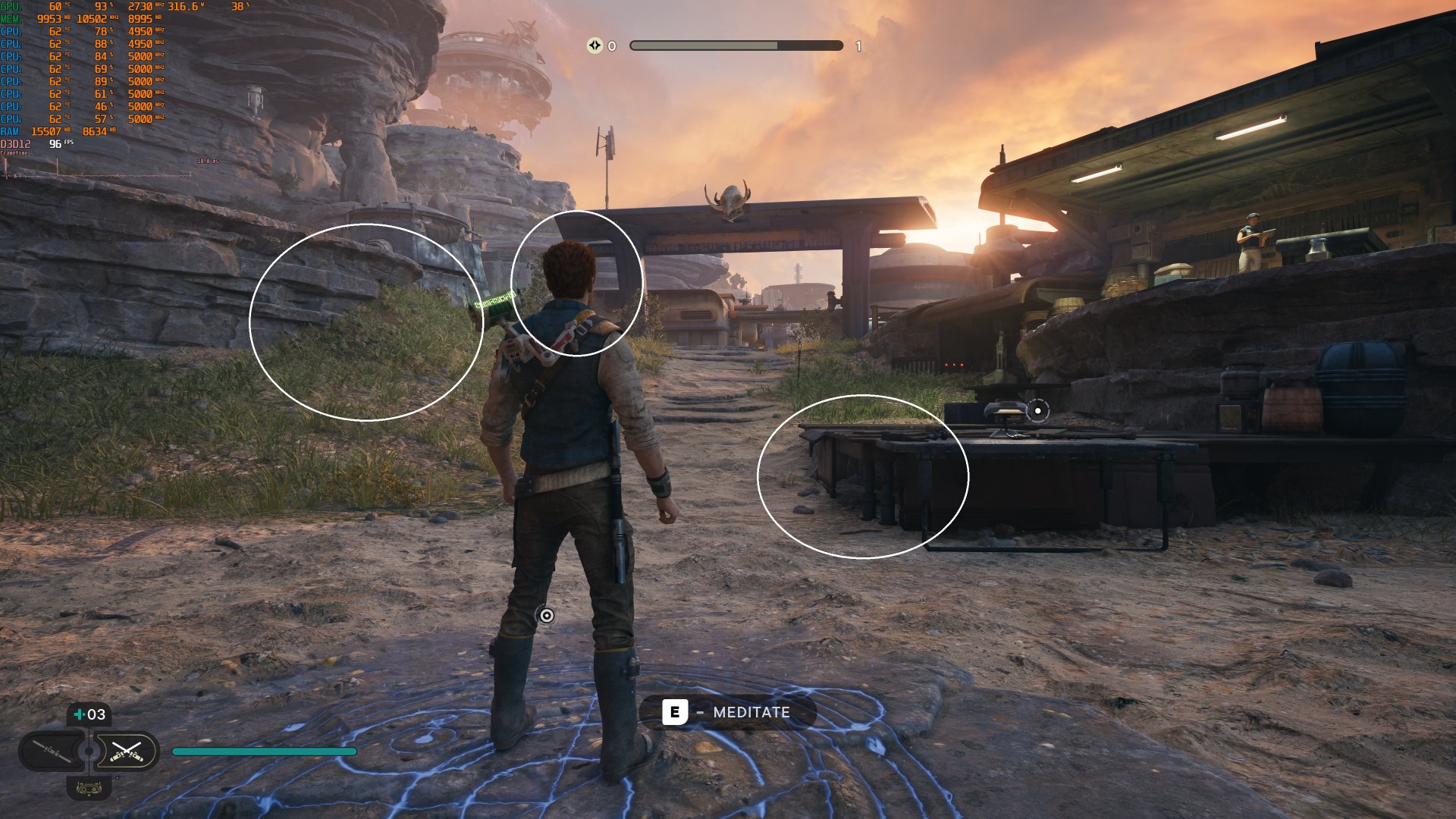The image size is (1456, 819).
Task: Click the E key prompt icon
Action: pos(675,713)
